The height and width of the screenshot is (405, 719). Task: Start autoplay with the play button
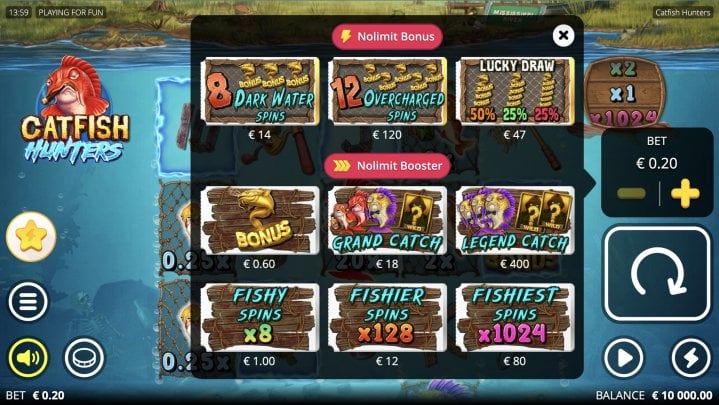[624, 358]
